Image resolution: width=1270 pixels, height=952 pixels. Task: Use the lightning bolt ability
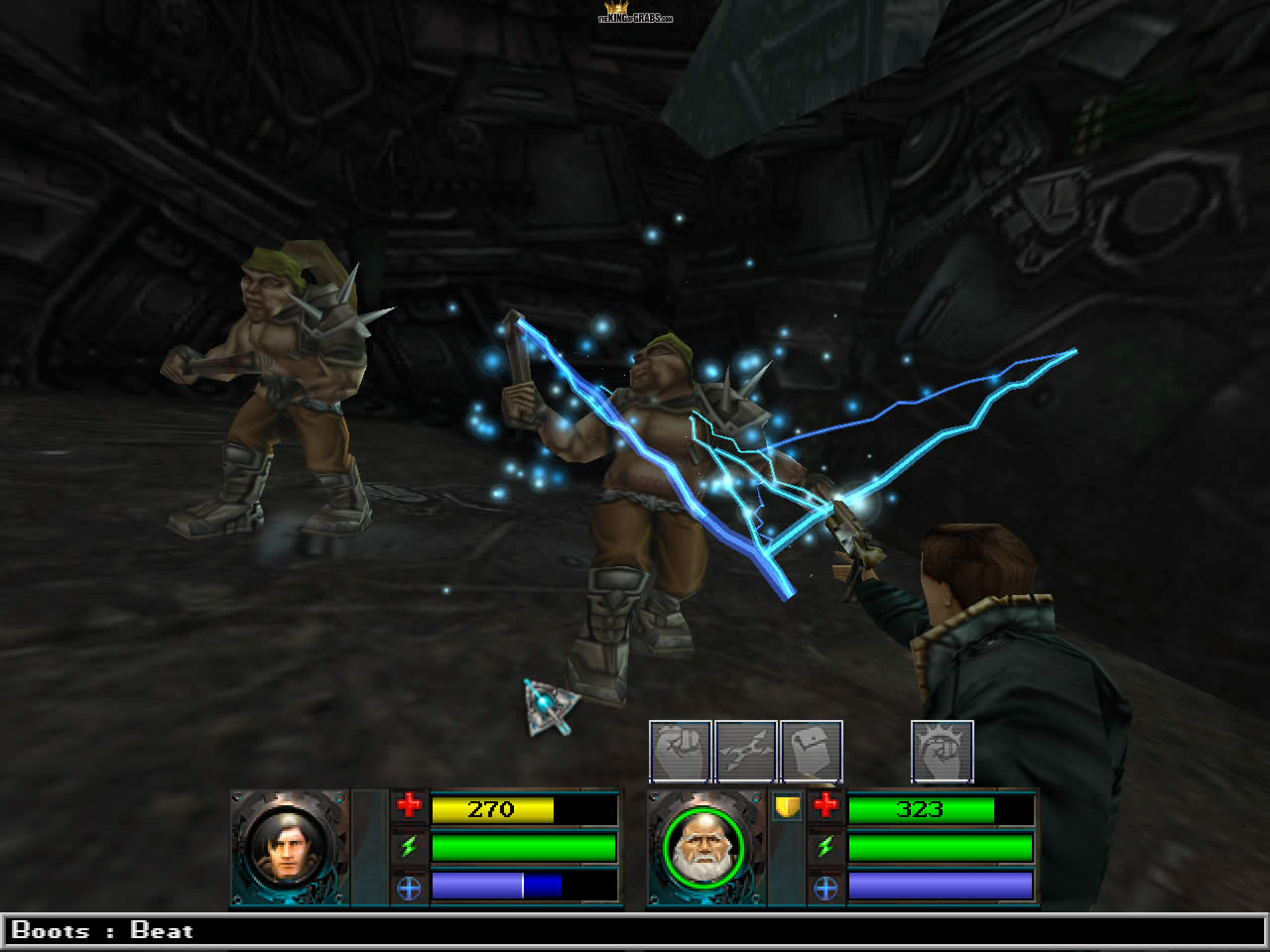(746, 752)
